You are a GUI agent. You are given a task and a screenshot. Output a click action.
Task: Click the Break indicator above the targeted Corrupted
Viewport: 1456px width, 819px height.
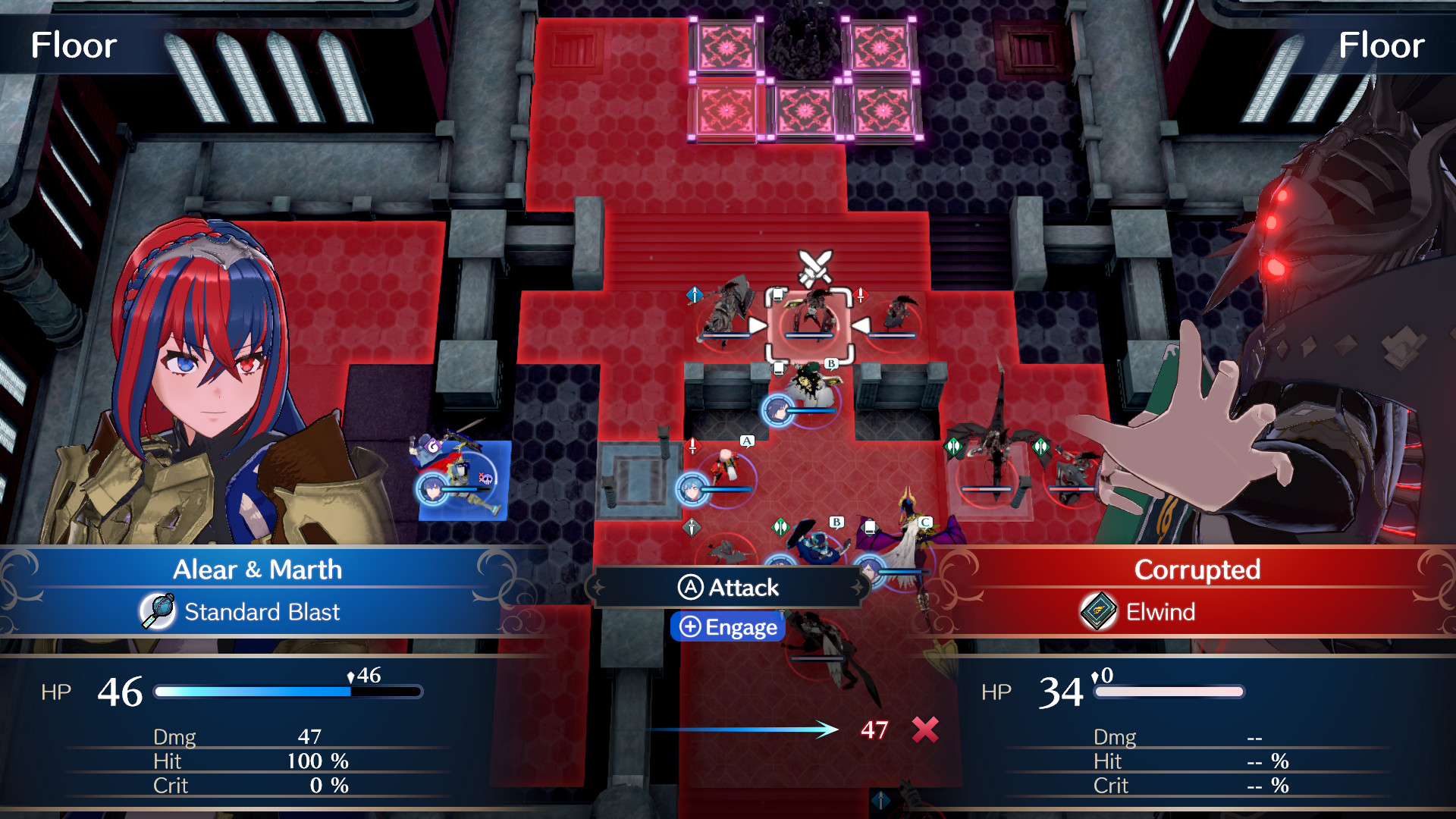778,293
